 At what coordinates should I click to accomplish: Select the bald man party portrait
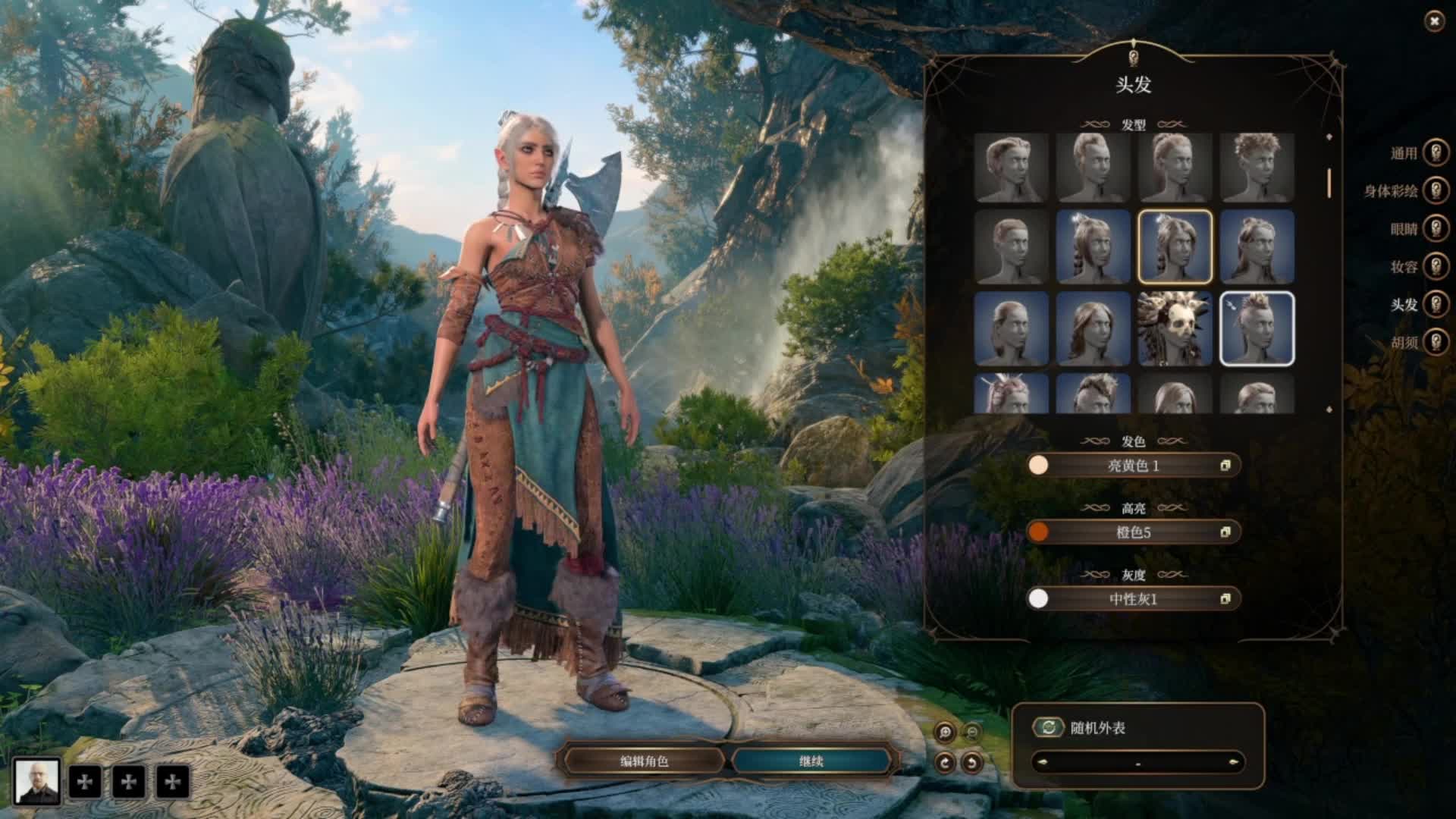36,781
